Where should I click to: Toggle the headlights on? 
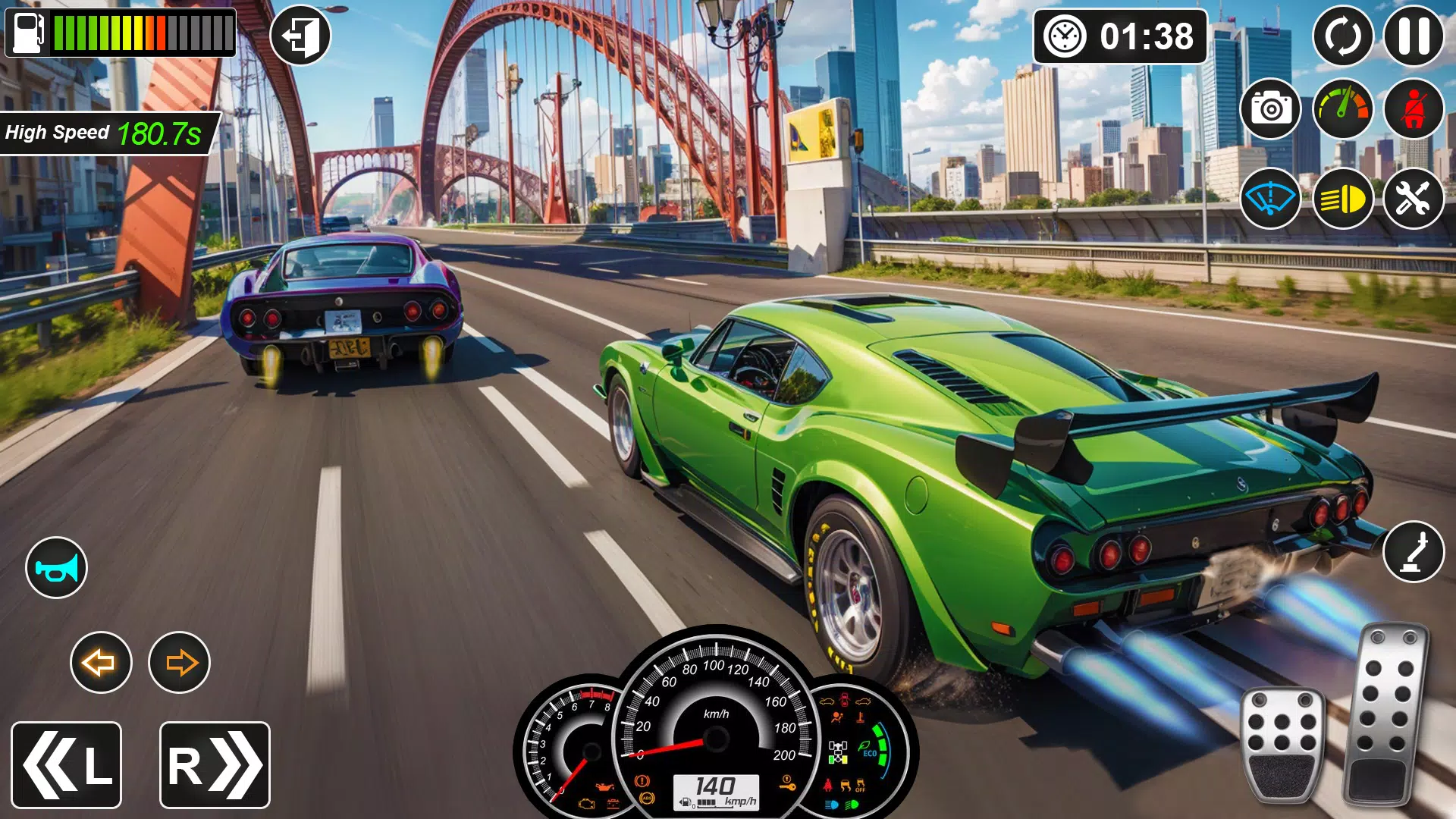pyautogui.click(x=1342, y=198)
